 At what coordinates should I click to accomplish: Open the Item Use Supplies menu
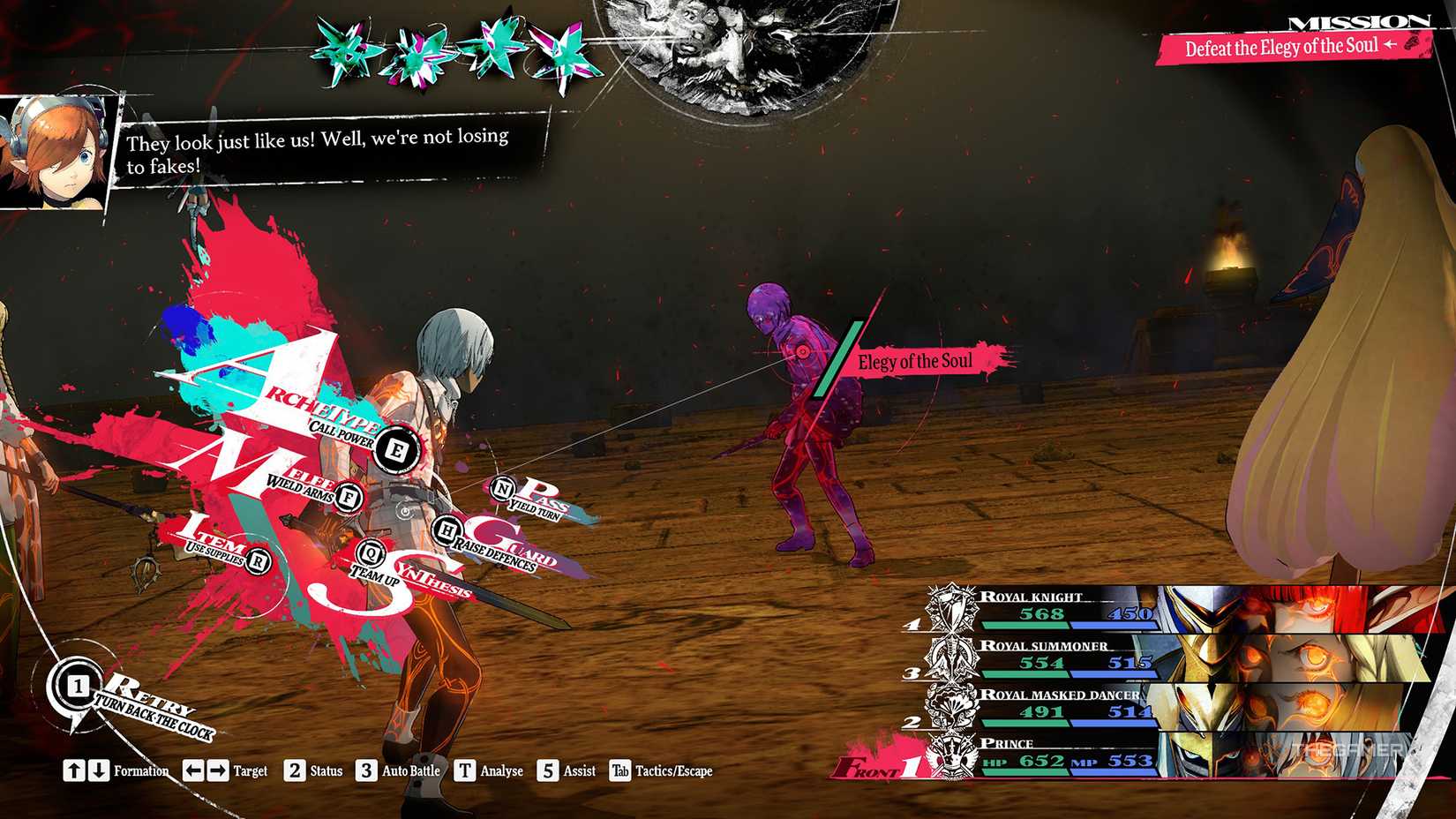[256, 560]
